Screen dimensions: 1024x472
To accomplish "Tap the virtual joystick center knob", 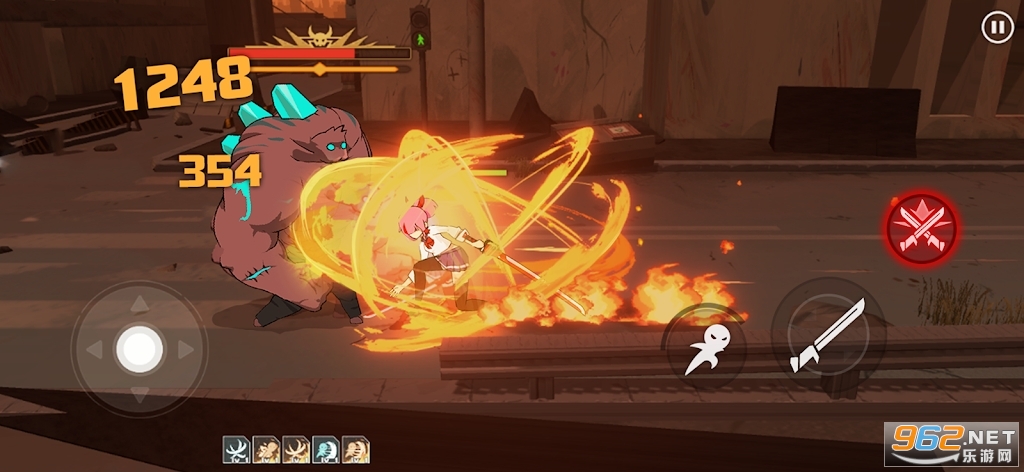I will pos(139,349).
